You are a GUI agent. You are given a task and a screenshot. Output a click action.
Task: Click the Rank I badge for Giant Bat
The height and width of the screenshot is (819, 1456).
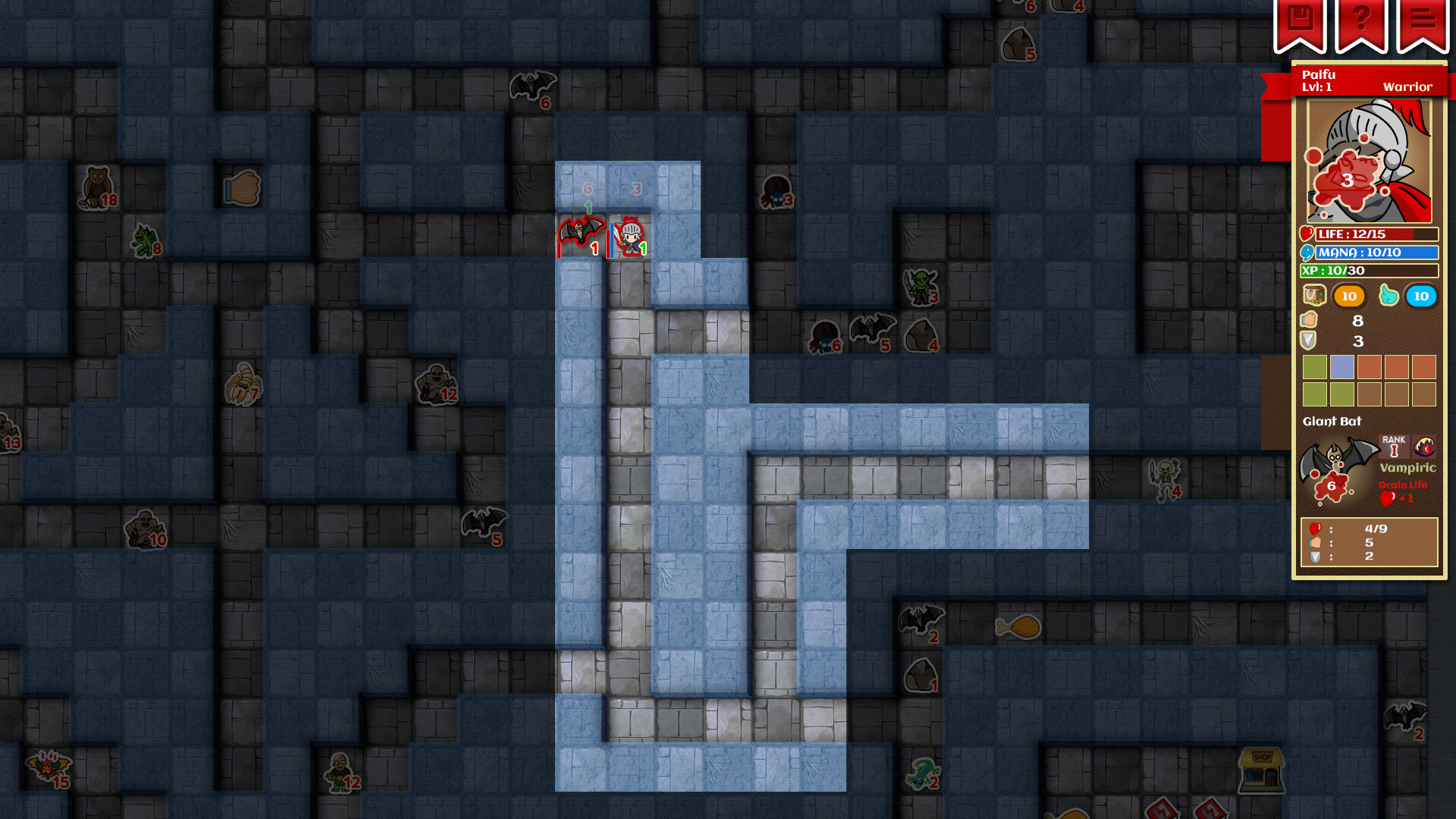[x=1394, y=446]
